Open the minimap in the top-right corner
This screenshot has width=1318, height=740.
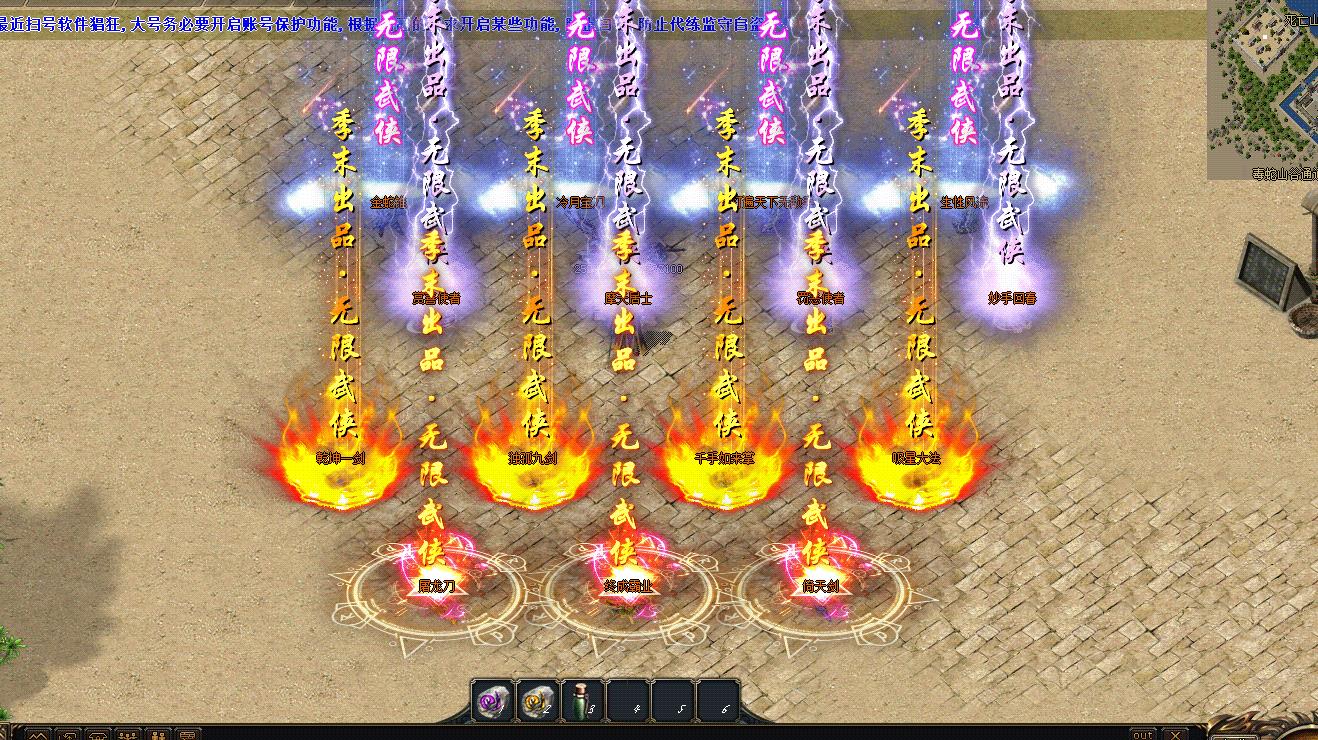[1262, 88]
